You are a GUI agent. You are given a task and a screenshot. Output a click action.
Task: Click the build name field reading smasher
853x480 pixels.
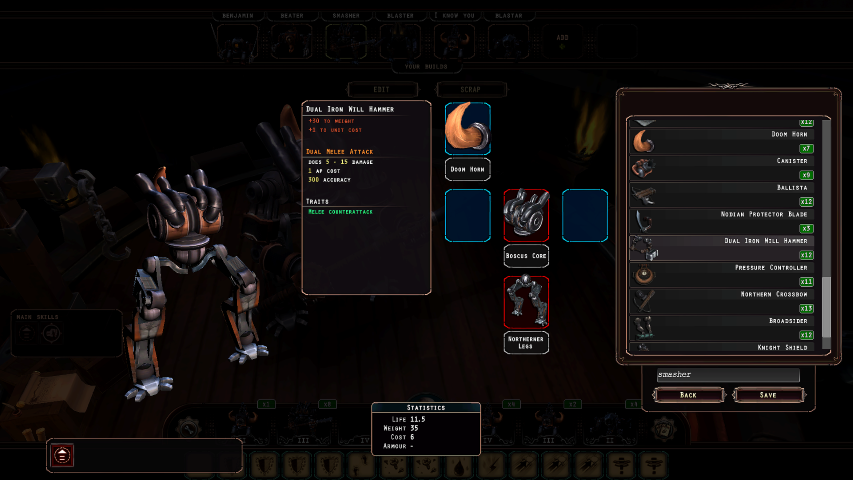tap(728, 375)
